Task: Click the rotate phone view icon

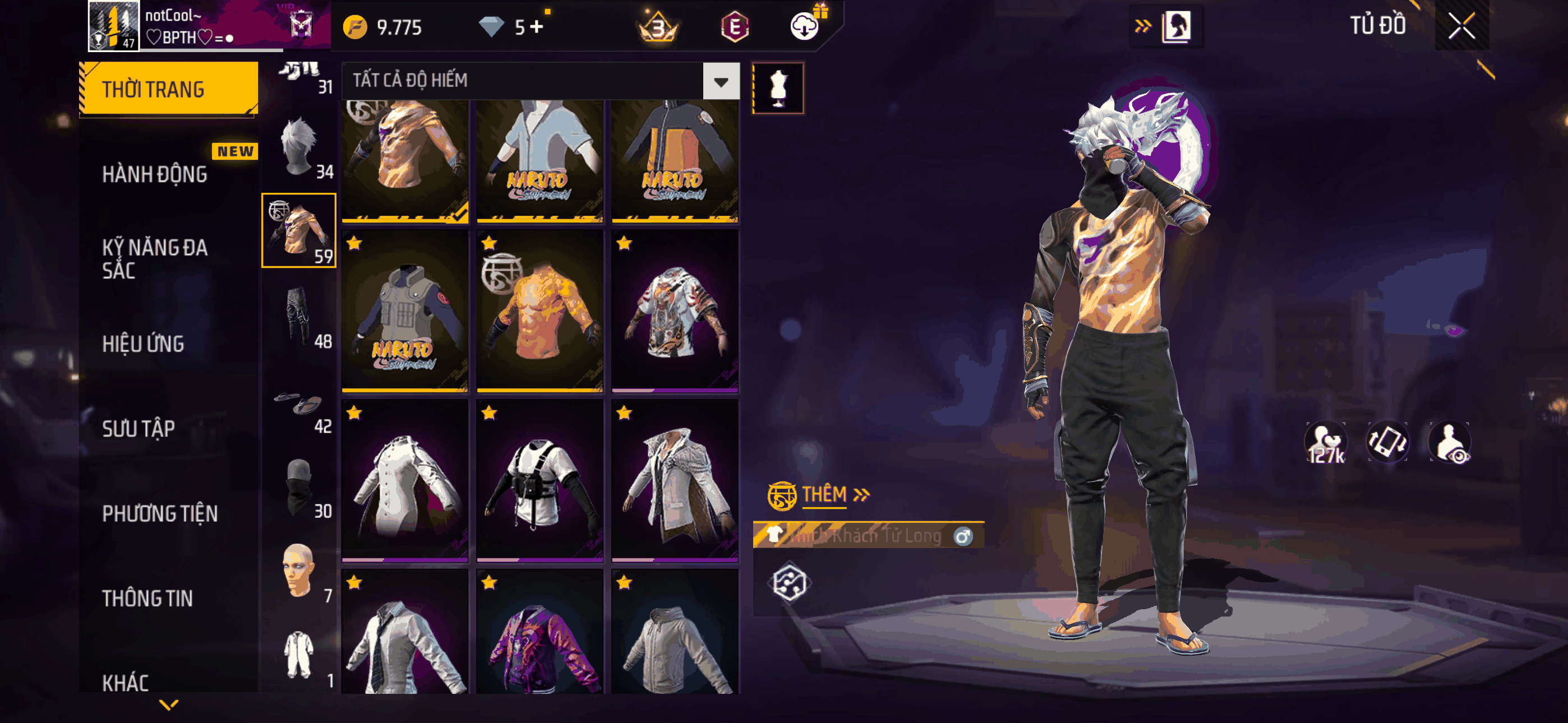Action: click(1387, 442)
